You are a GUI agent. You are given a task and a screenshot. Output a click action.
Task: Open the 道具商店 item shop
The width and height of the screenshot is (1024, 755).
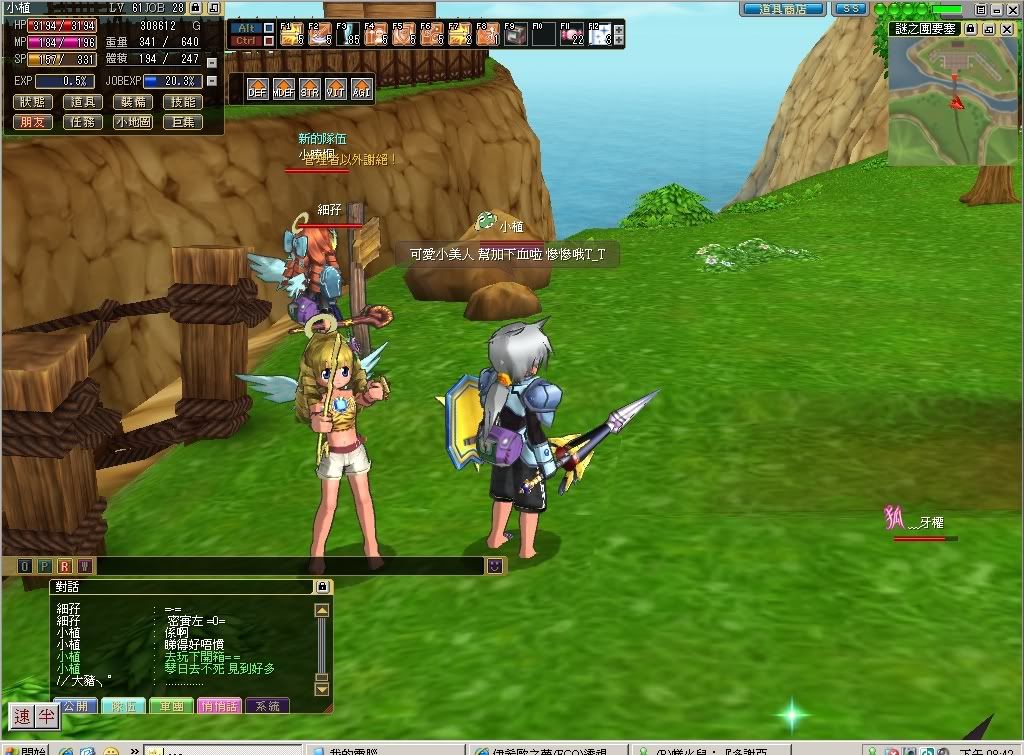coord(783,8)
